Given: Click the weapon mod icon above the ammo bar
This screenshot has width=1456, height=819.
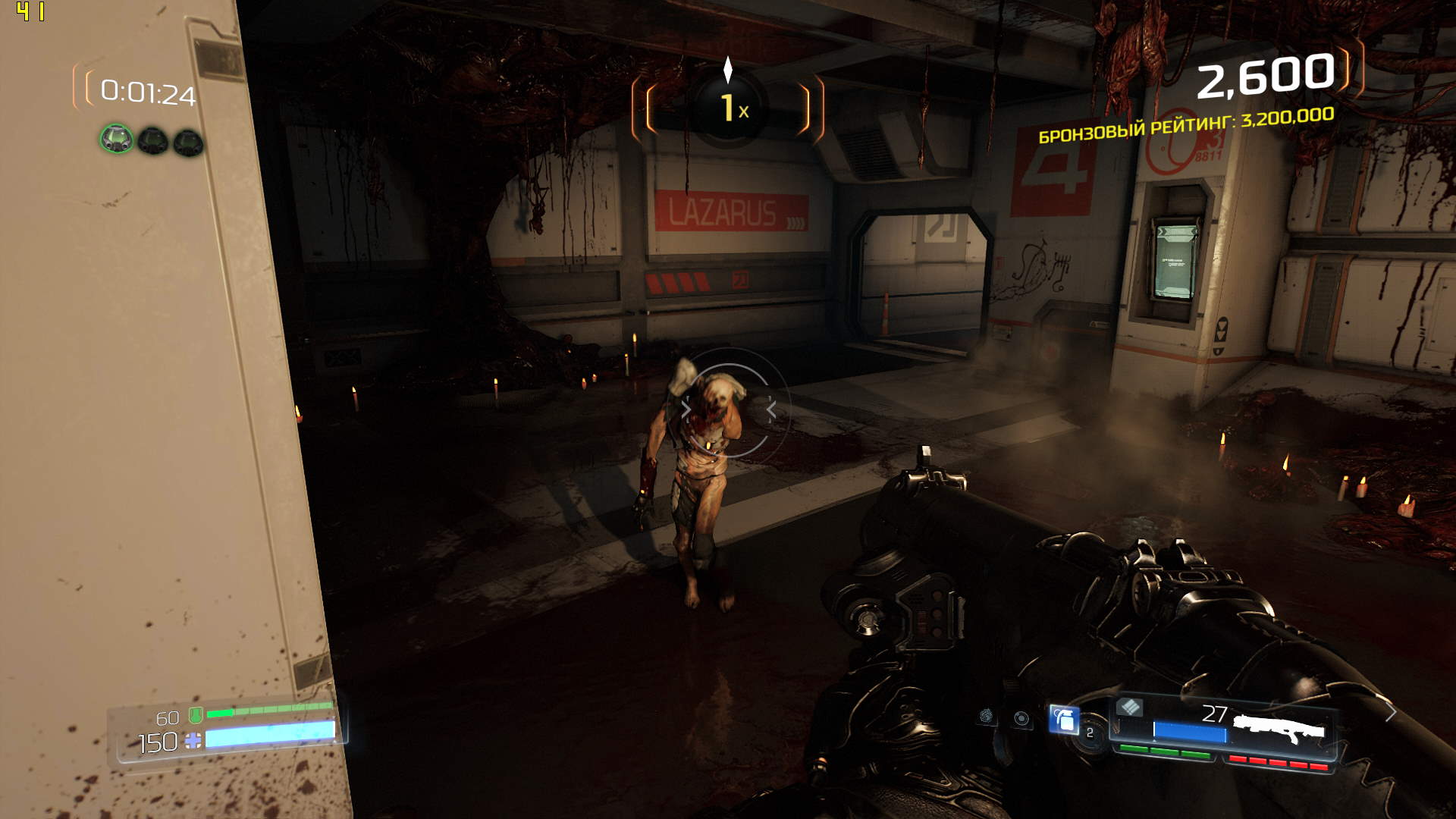Looking at the screenshot, I should (1130, 708).
